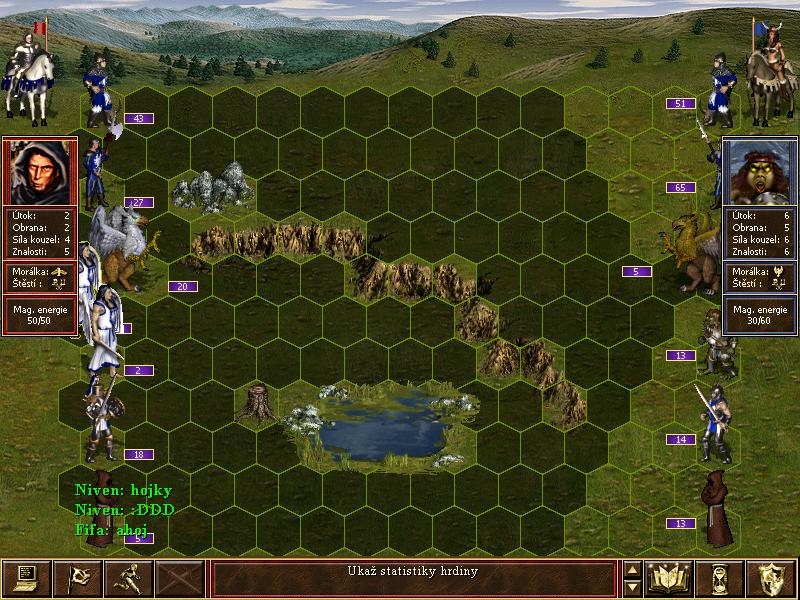
Task: Click the crossed swords auto-combat button
Action: [x=180, y=578]
